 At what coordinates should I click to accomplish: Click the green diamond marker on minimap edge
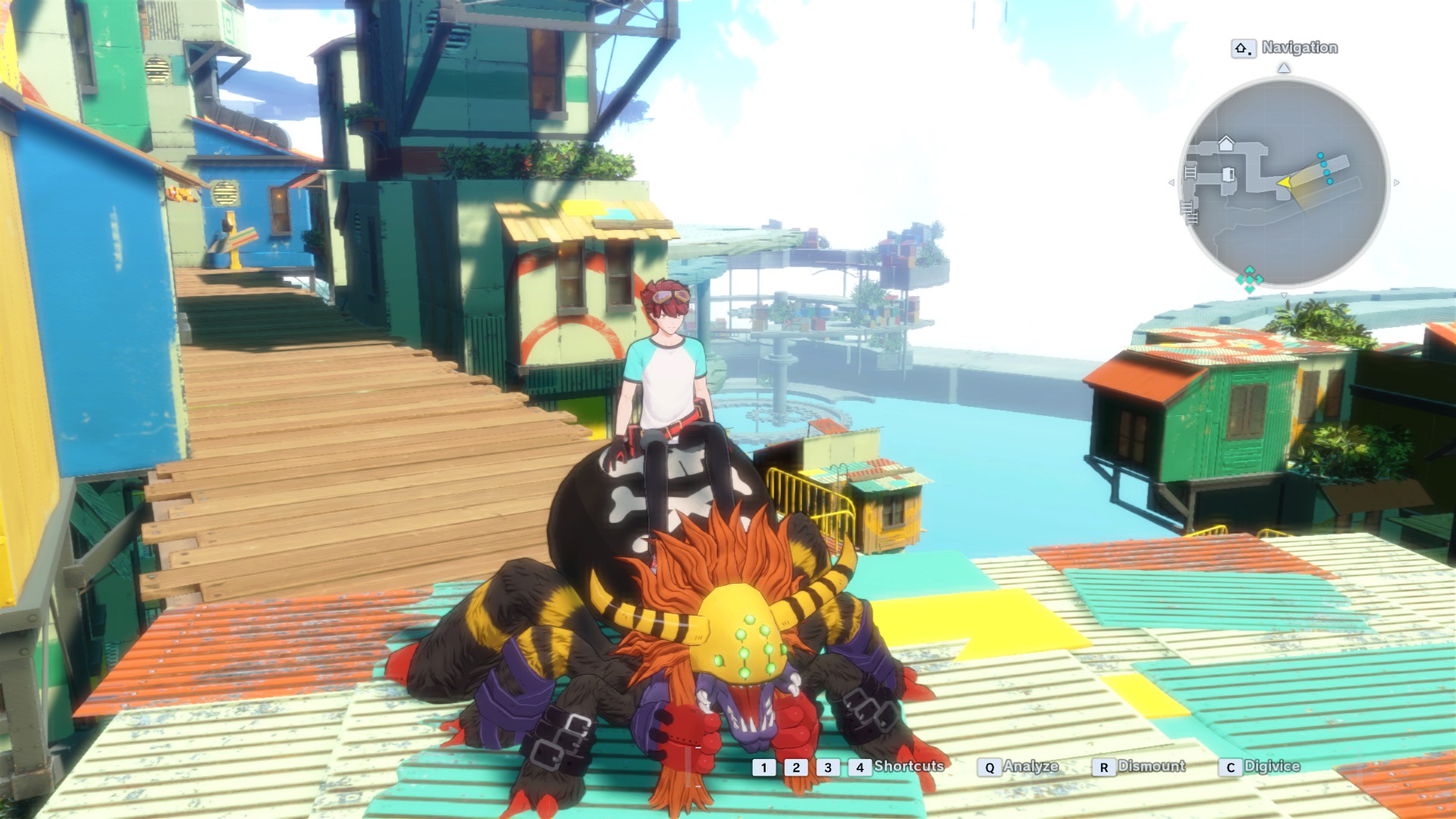tap(1249, 279)
